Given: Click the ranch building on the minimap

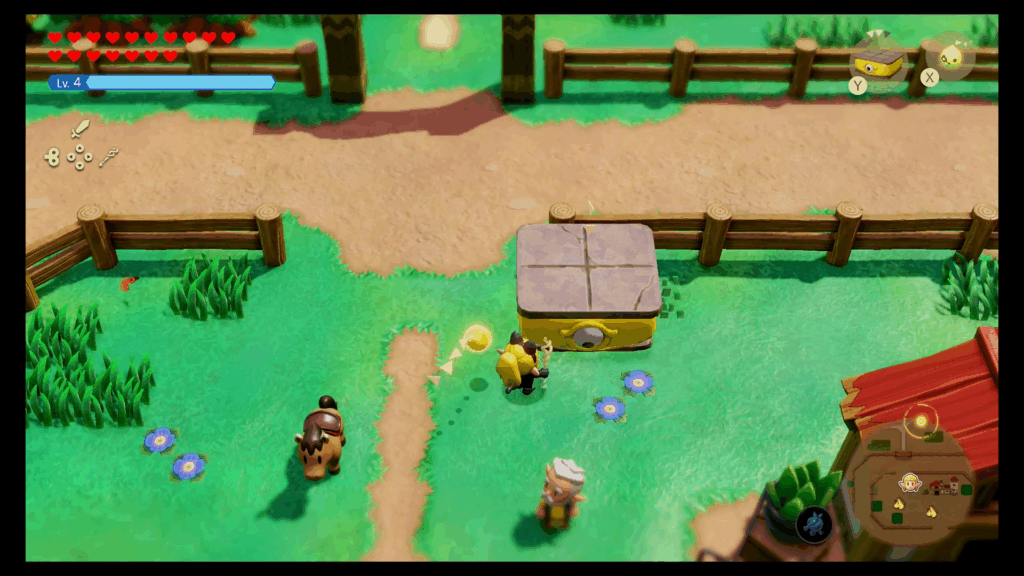Looking at the screenshot, I should click(943, 488).
